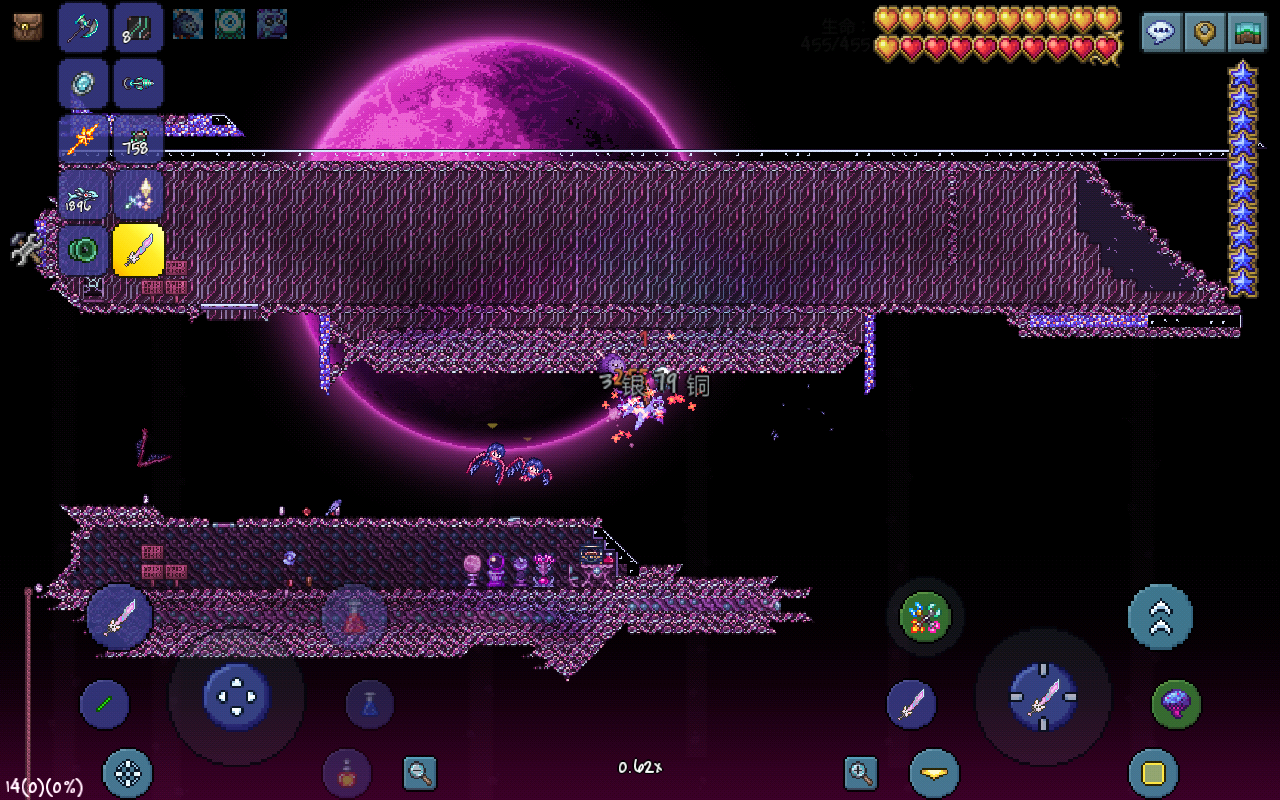The image size is (1280, 800).
Task: Open the chat speech bubble
Action: [1161, 32]
